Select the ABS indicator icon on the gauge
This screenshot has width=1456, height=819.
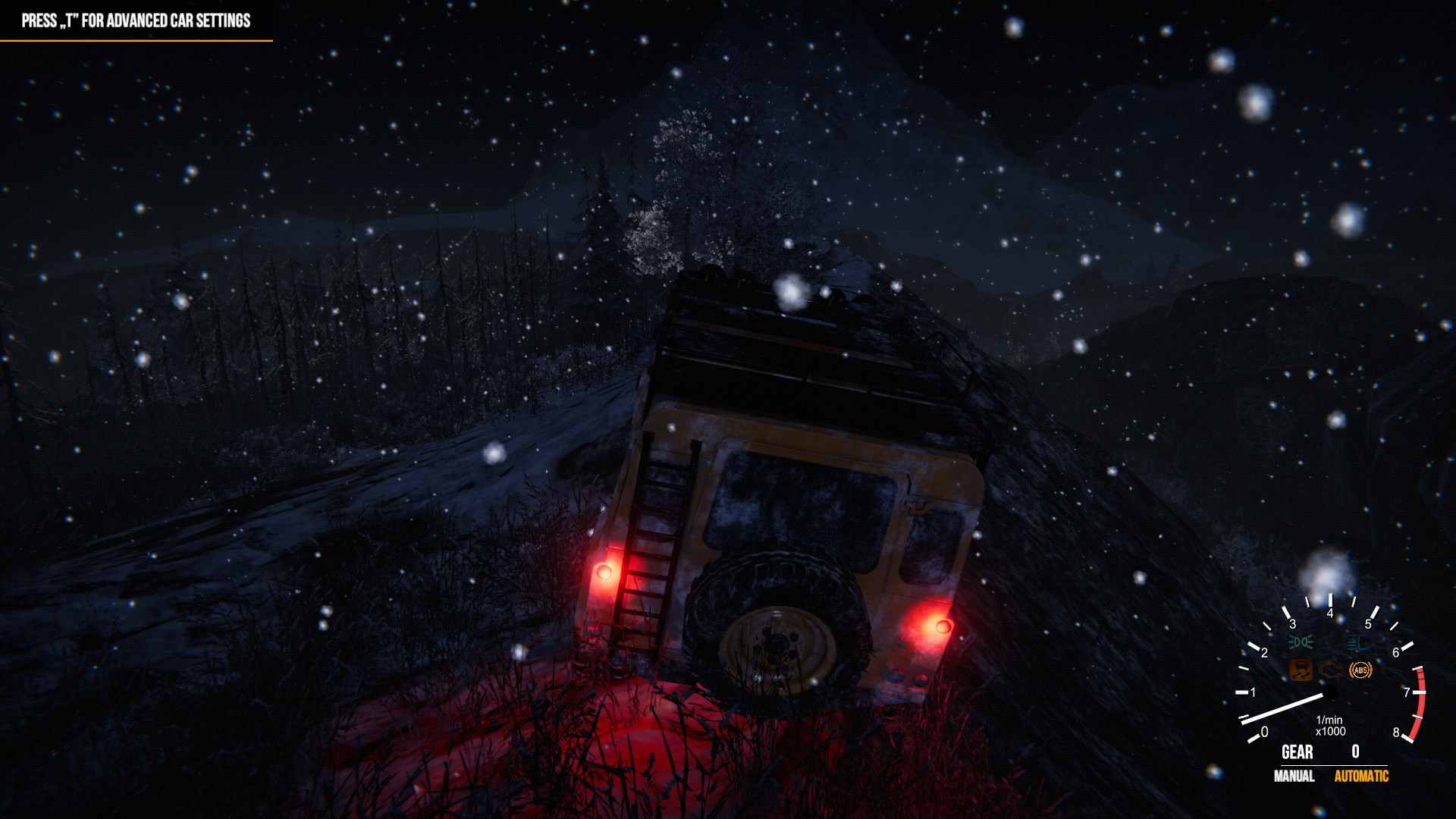coord(1360,670)
